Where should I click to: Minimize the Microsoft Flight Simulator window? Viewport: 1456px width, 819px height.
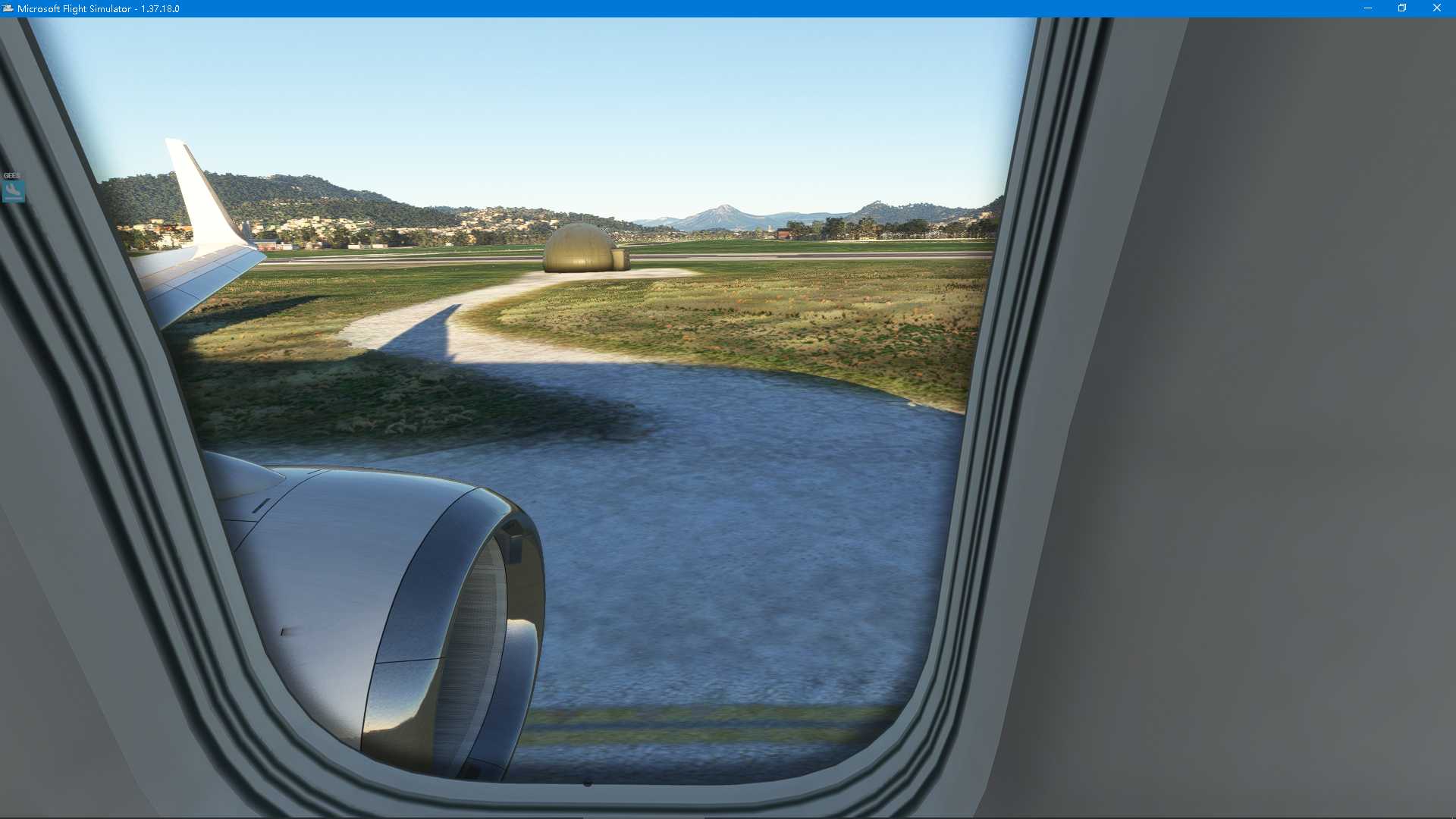(x=1369, y=8)
